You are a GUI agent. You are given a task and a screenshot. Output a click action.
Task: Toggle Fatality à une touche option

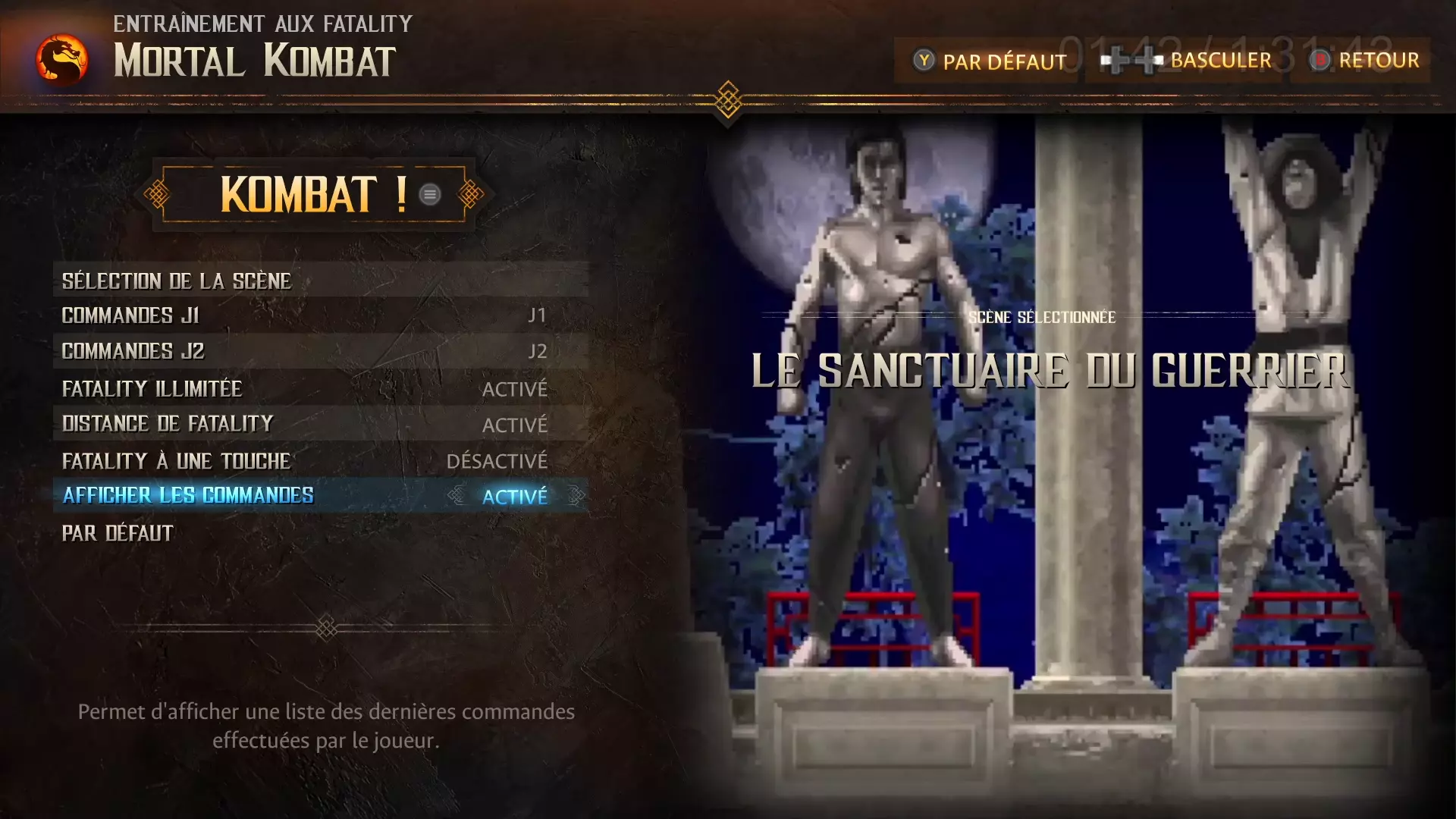[x=320, y=461]
